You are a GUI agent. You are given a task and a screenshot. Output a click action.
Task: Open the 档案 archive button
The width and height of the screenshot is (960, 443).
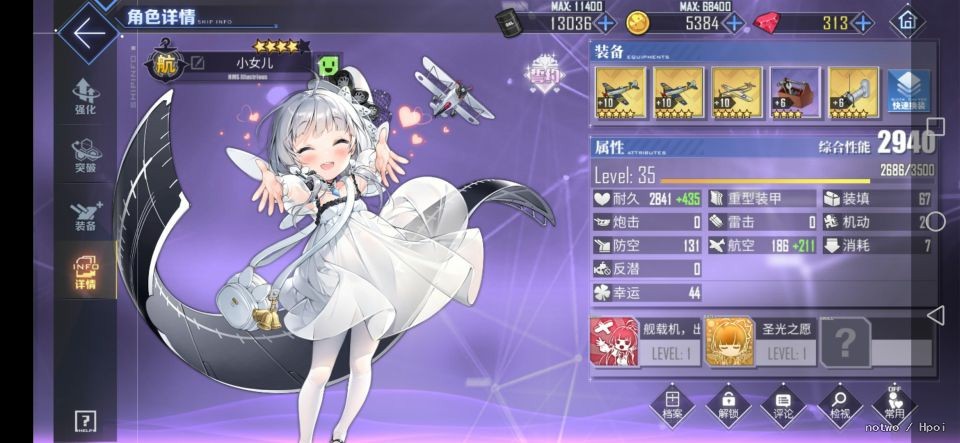click(672, 405)
